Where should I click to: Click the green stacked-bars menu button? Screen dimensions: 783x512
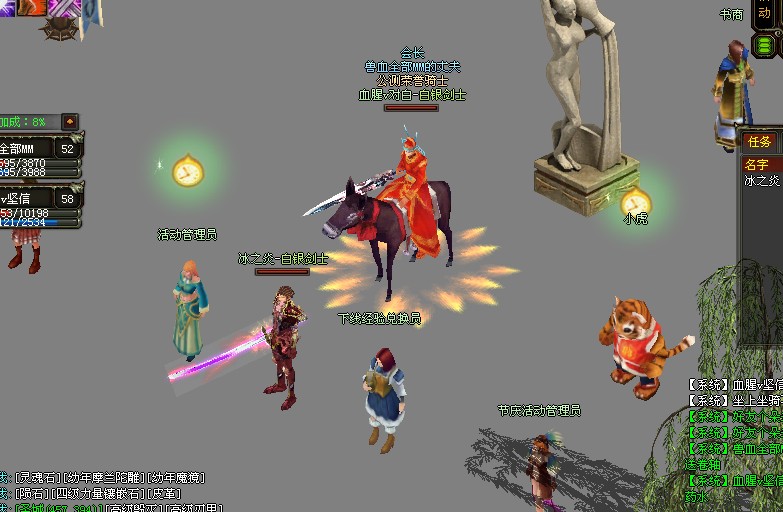coord(764,45)
